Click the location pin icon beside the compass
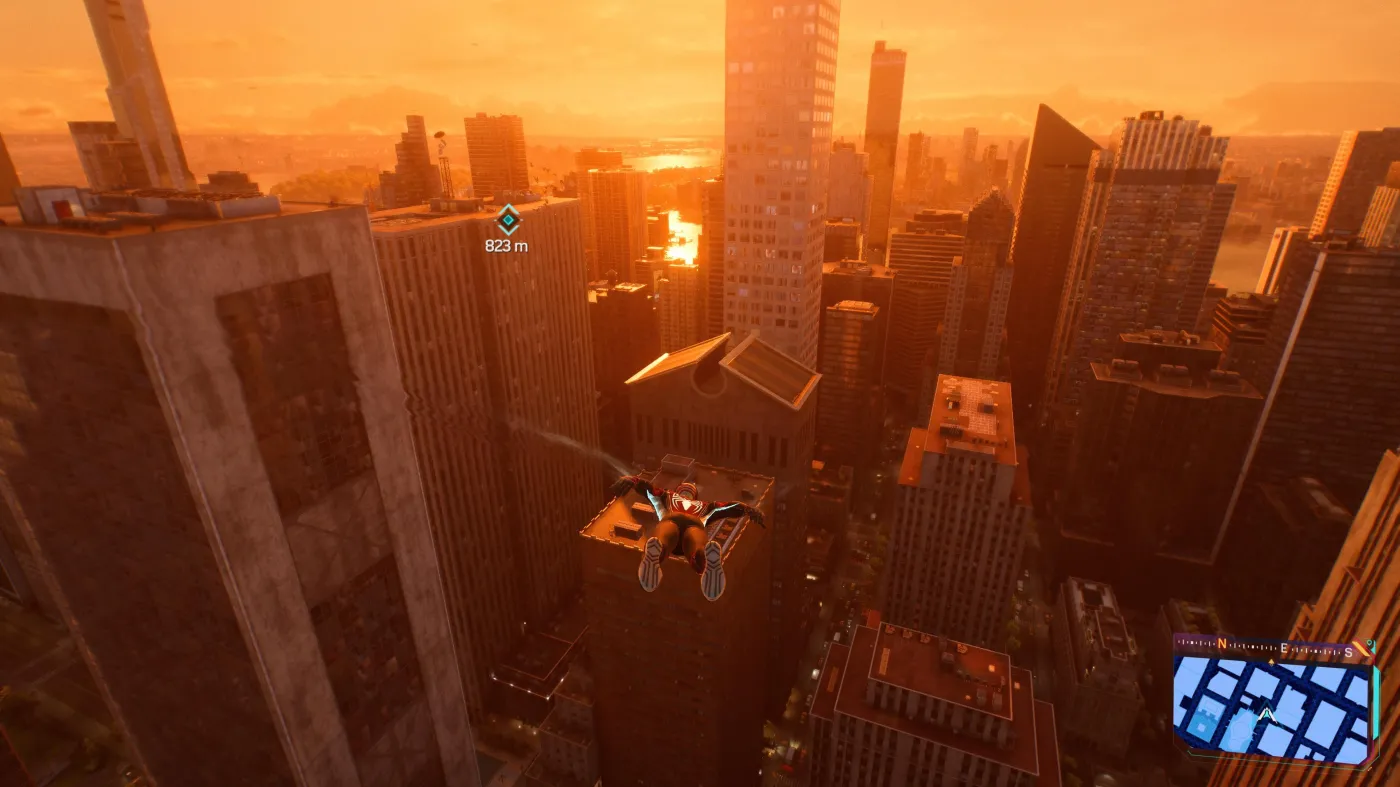 coord(1369,645)
